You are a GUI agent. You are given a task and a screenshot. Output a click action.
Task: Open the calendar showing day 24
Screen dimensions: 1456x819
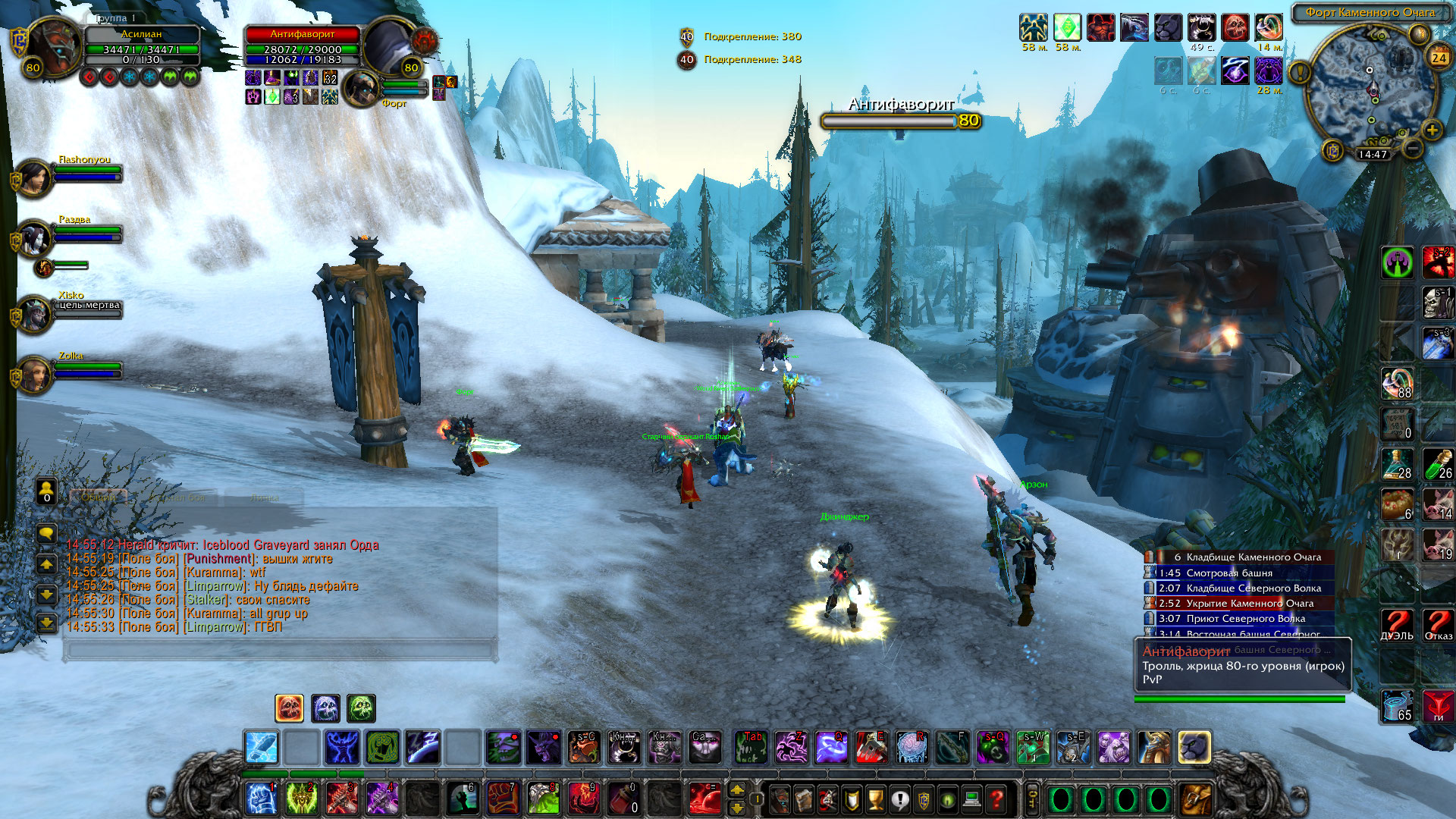pyautogui.click(x=1439, y=58)
